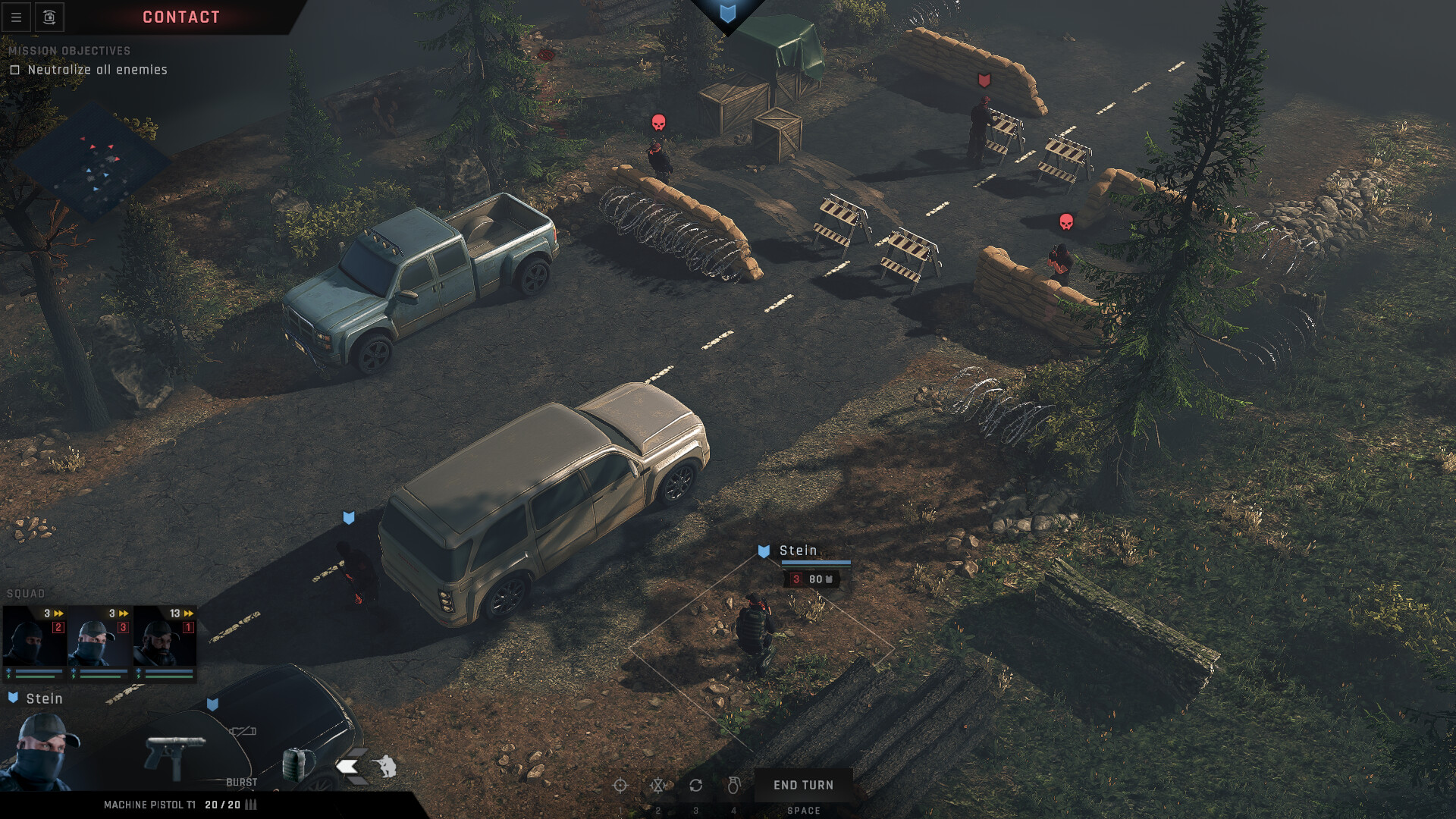Image resolution: width=1456 pixels, height=819 pixels.
Task: Toggle BURST fire mode
Action: 242,781
